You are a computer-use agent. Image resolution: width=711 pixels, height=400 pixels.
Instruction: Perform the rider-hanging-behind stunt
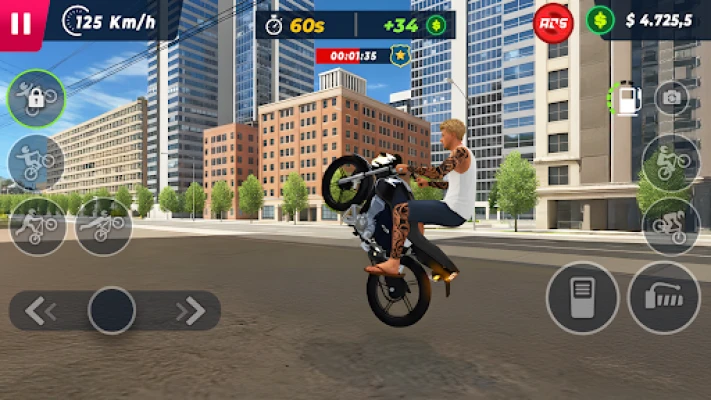click(x=38, y=226)
